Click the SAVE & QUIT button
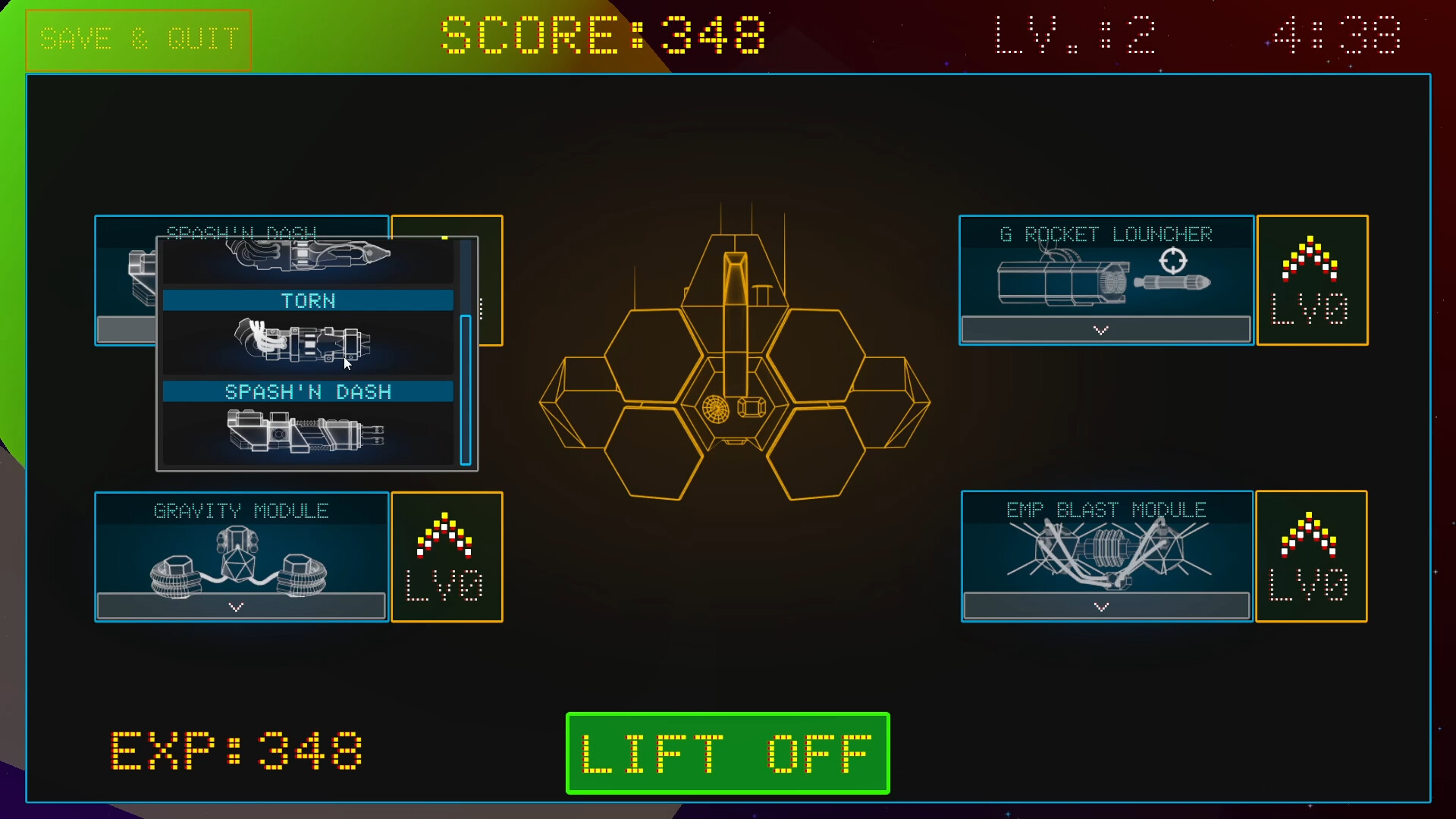Image resolution: width=1456 pixels, height=819 pixels. tap(140, 38)
